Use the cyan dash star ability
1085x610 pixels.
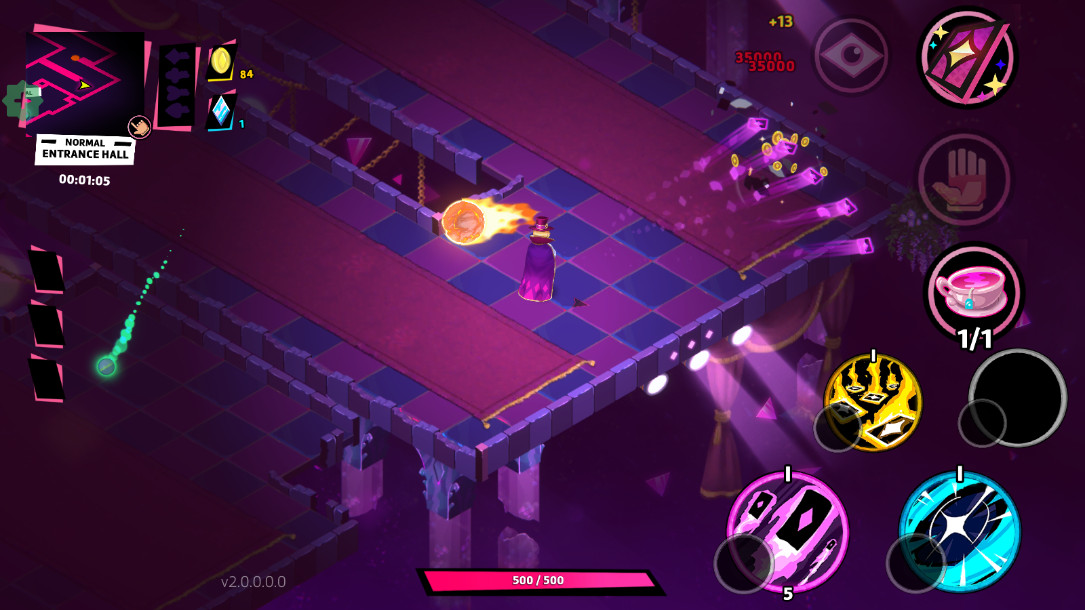coord(959,531)
